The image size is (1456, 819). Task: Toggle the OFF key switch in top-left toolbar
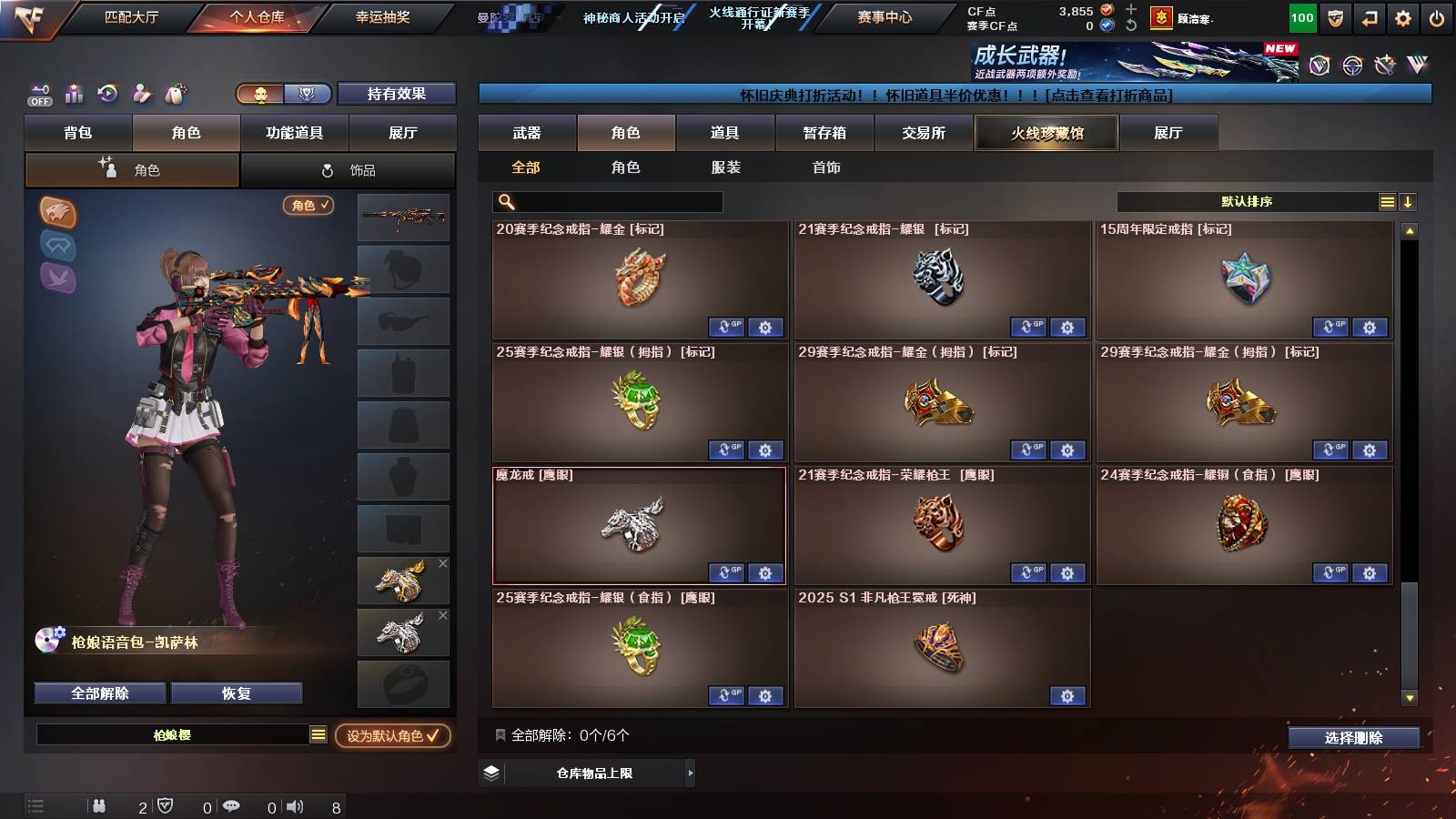coord(38,94)
